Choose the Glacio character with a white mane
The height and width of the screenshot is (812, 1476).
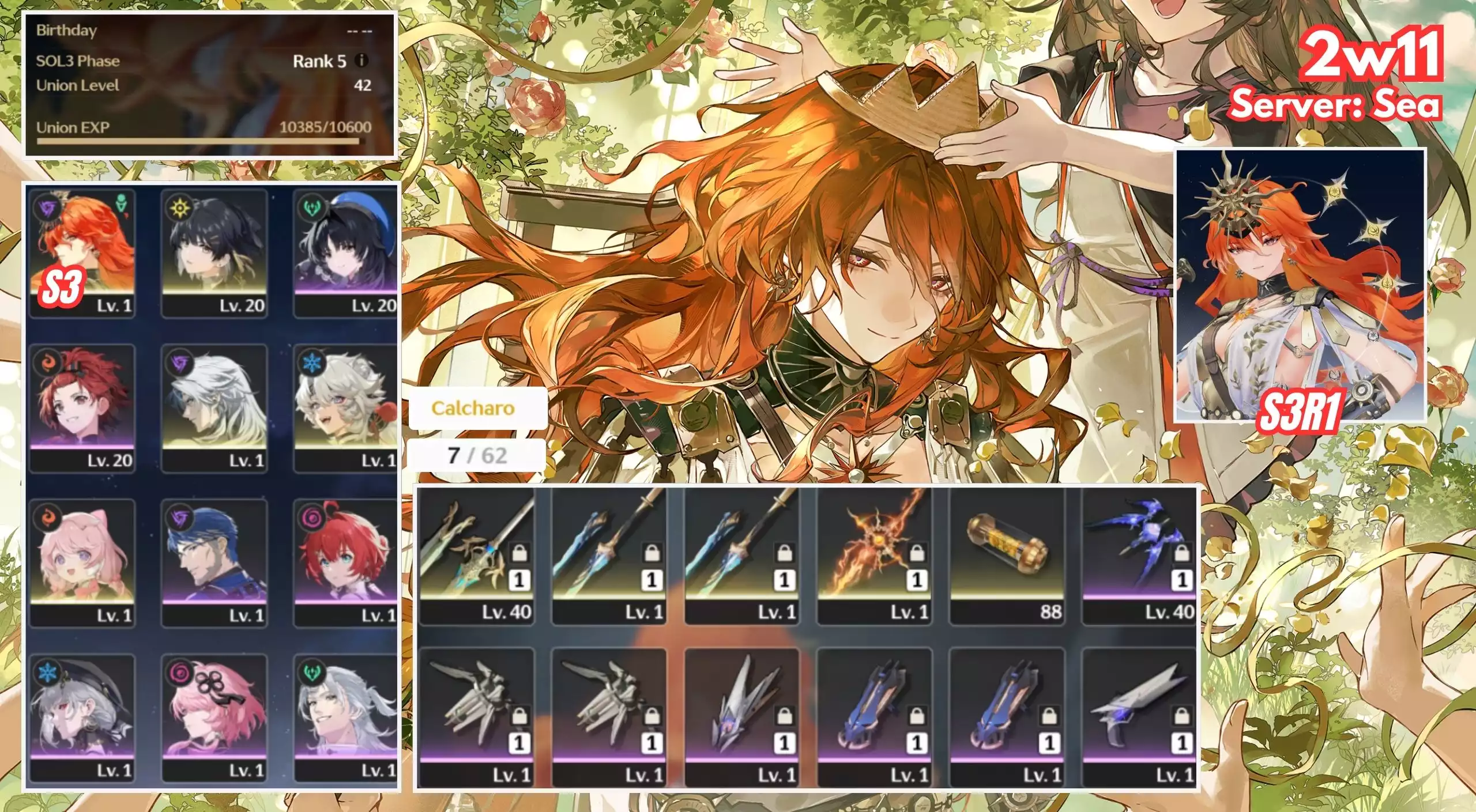click(x=345, y=408)
